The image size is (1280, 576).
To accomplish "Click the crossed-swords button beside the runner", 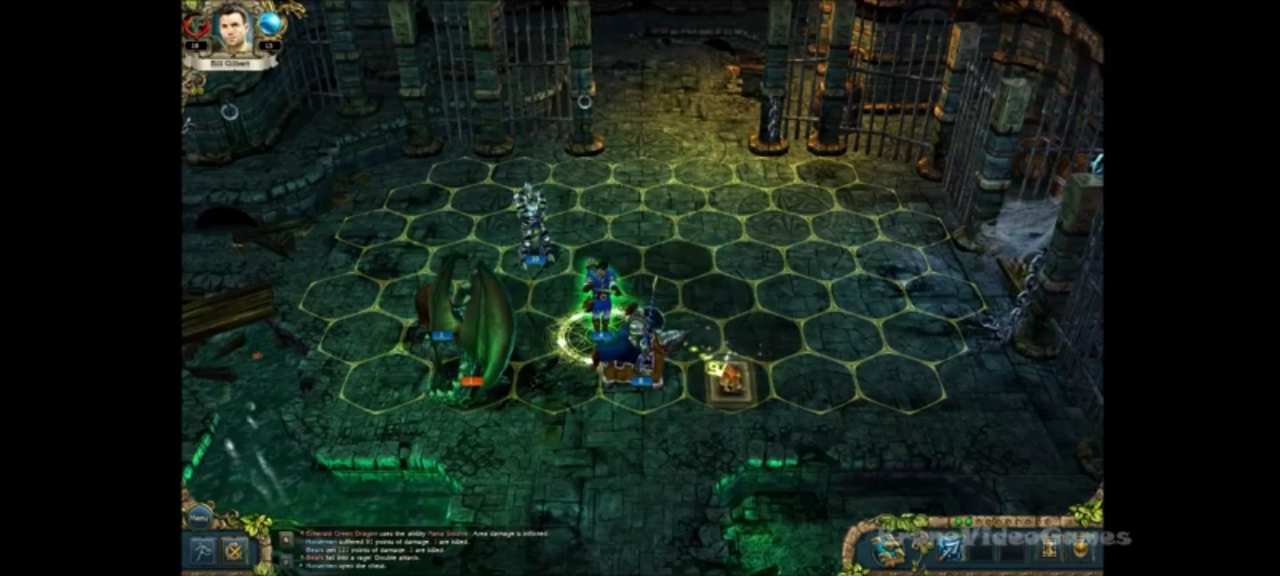I will (234, 550).
